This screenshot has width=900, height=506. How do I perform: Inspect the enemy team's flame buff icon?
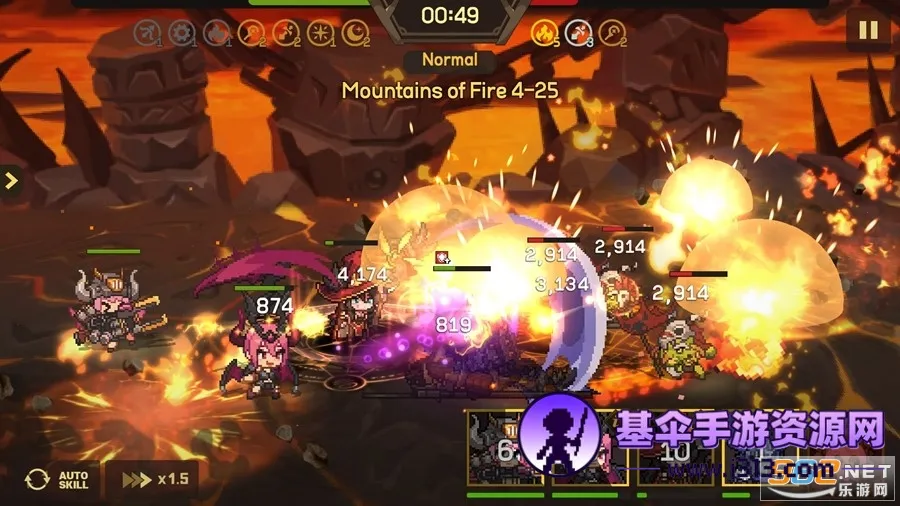(x=543, y=33)
